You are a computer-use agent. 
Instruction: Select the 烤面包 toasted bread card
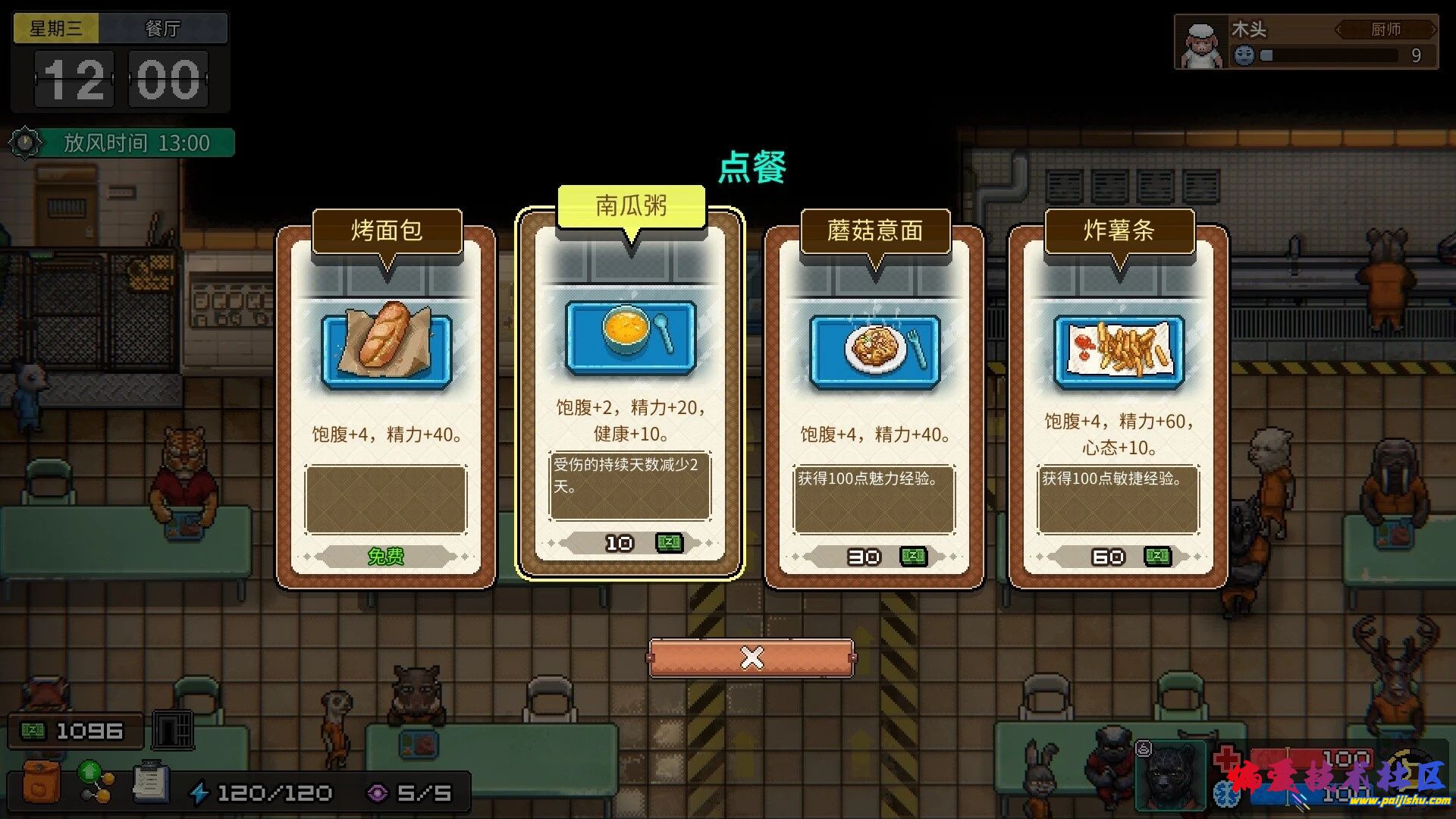click(386, 394)
